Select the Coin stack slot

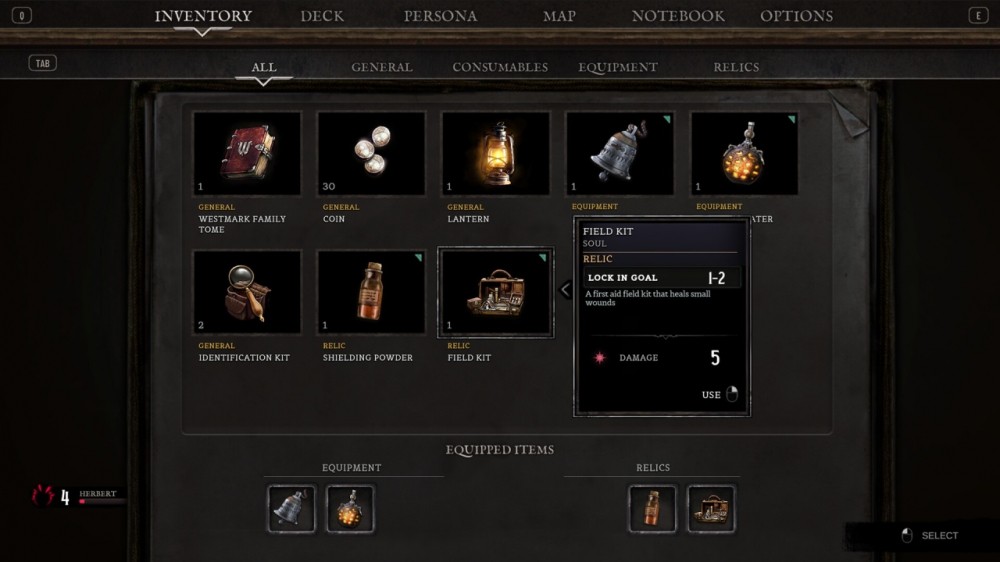coord(371,153)
